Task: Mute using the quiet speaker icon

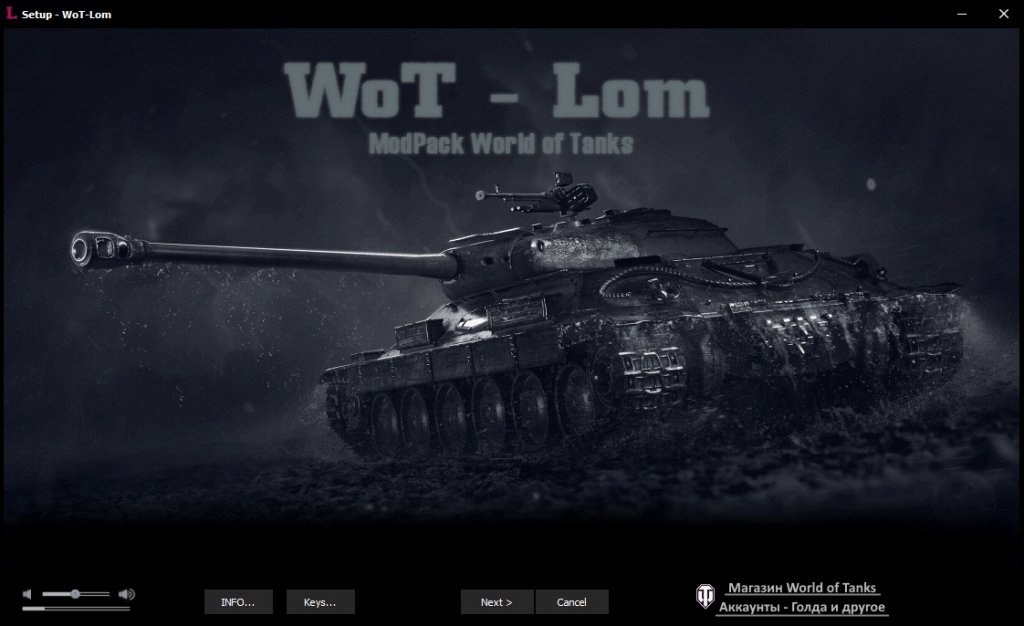Action: click(28, 594)
